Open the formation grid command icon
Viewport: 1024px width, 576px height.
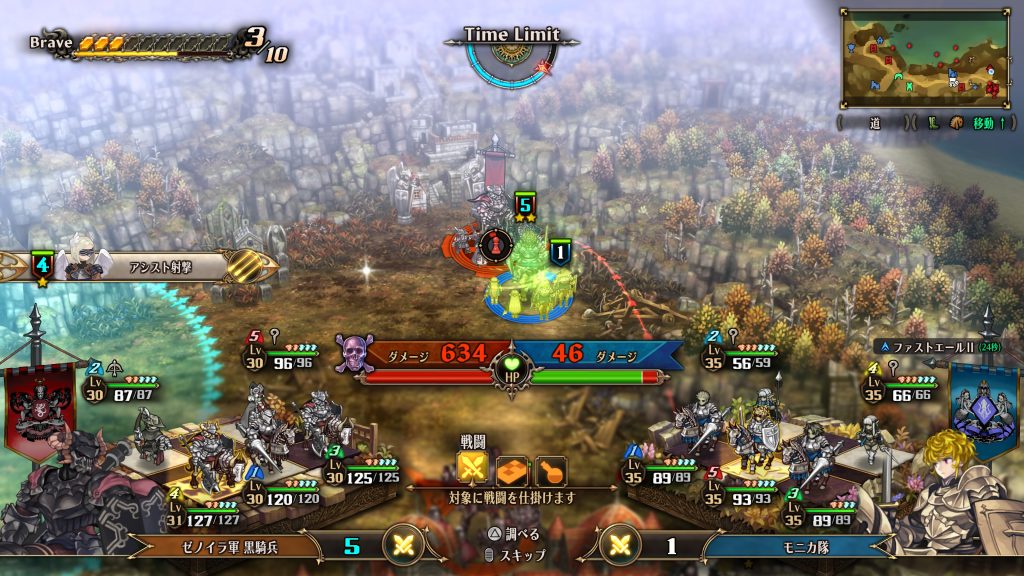[511, 469]
